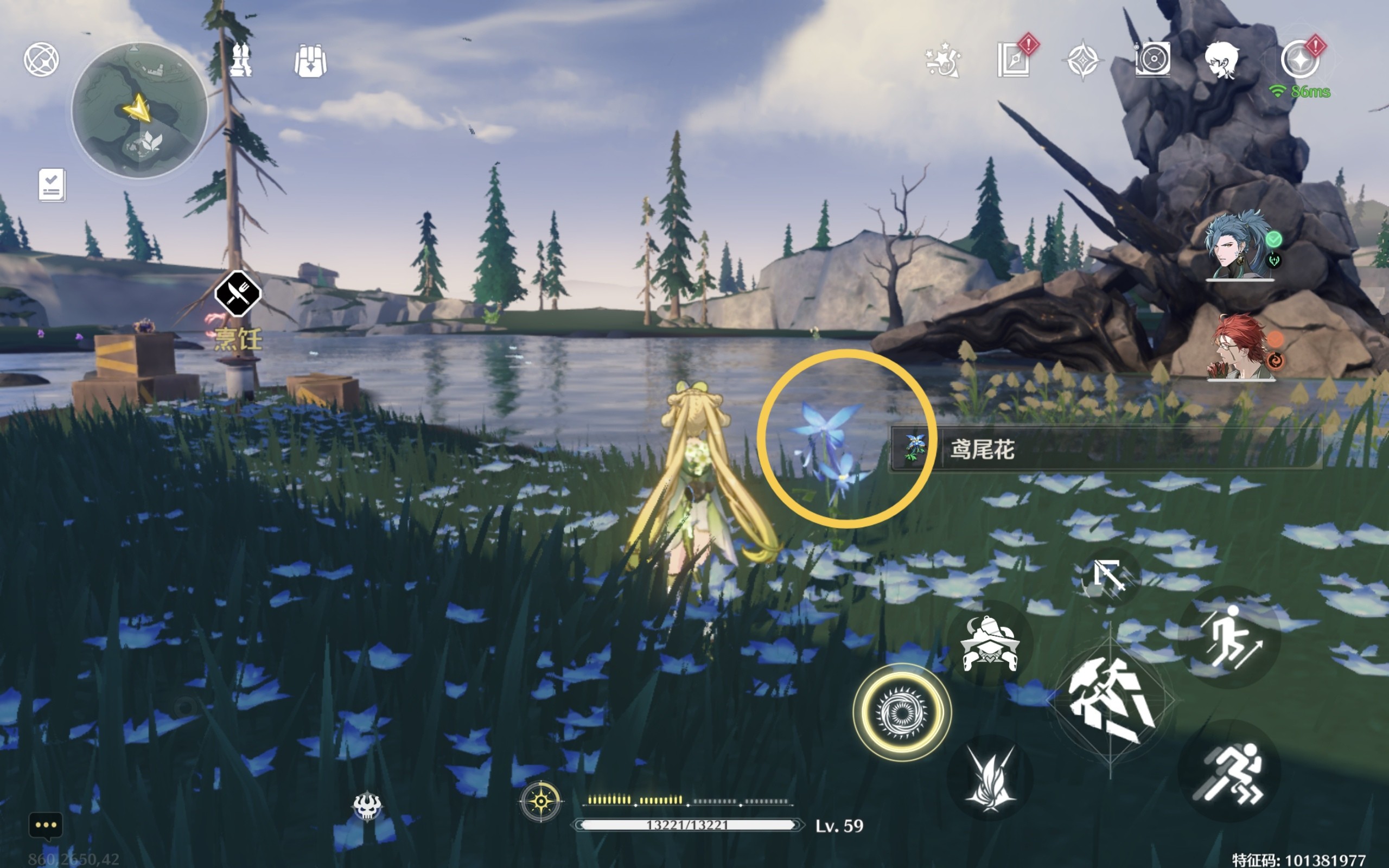The height and width of the screenshot is (868, 1389).
Task: Open the chat bubble button
Action: [46, 826]
